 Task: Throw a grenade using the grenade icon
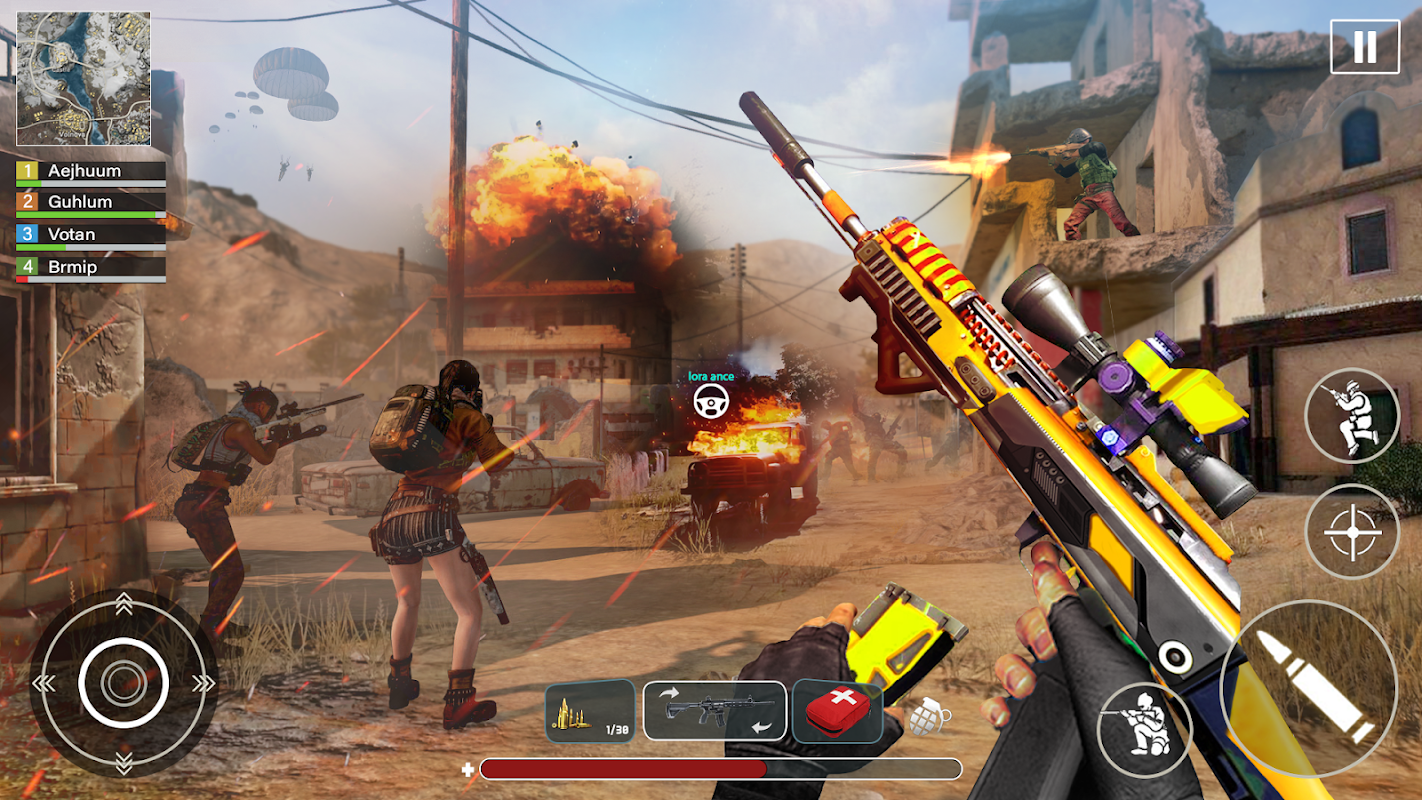coord(928,716)
